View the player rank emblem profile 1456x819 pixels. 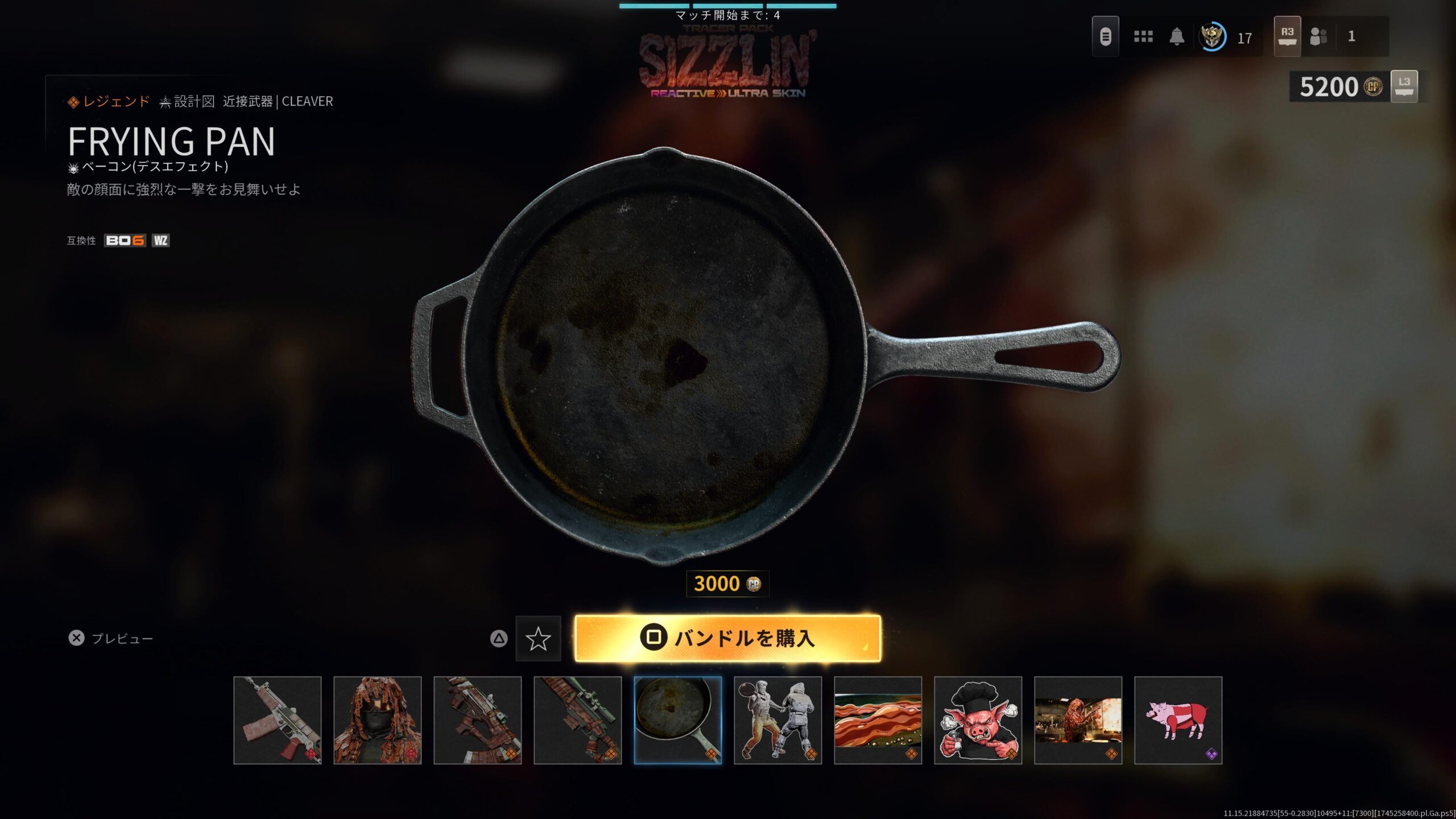click(1212, 37)
